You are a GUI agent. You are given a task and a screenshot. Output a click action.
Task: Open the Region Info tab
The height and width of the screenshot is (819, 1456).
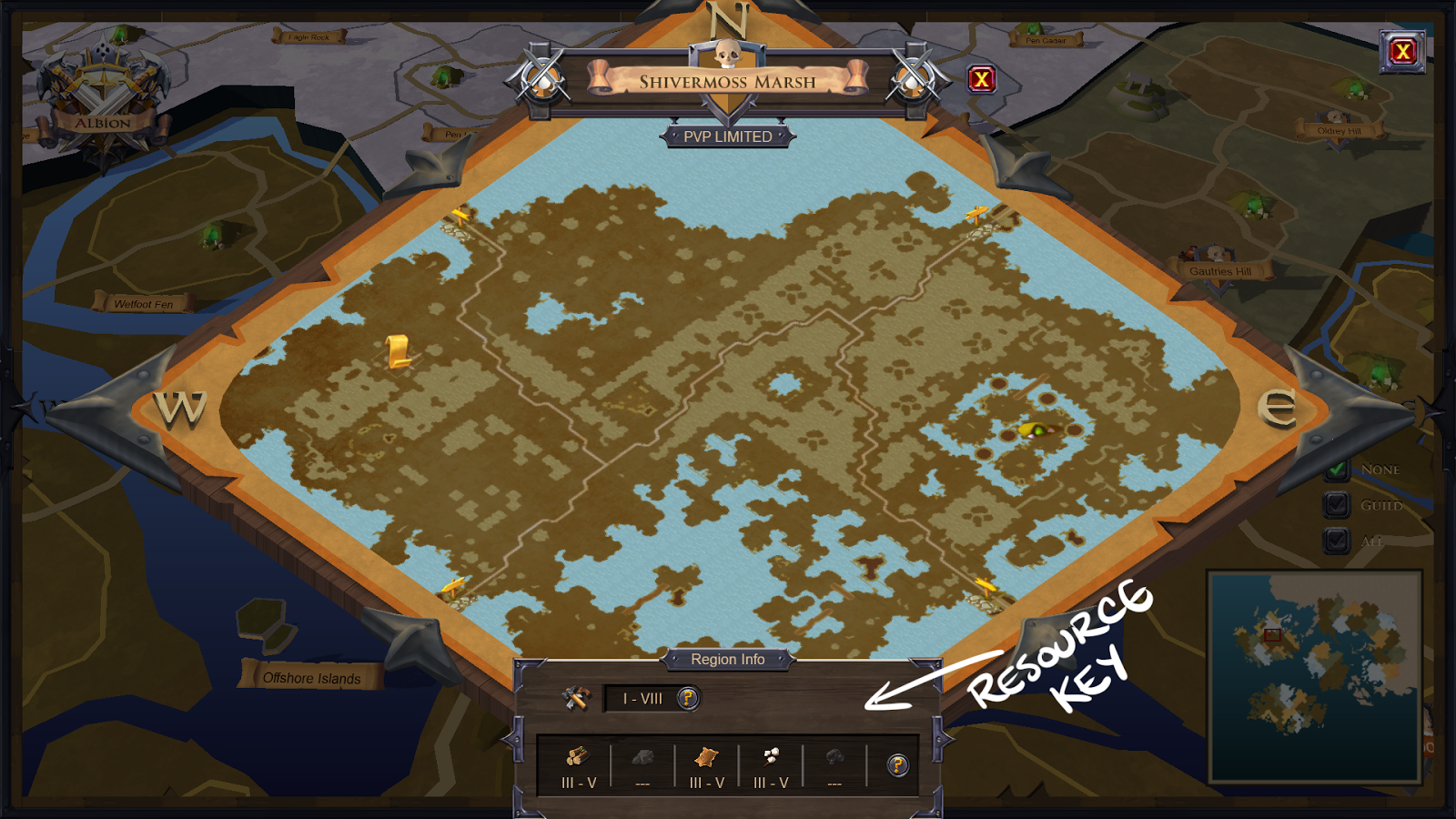pos(729,660)
